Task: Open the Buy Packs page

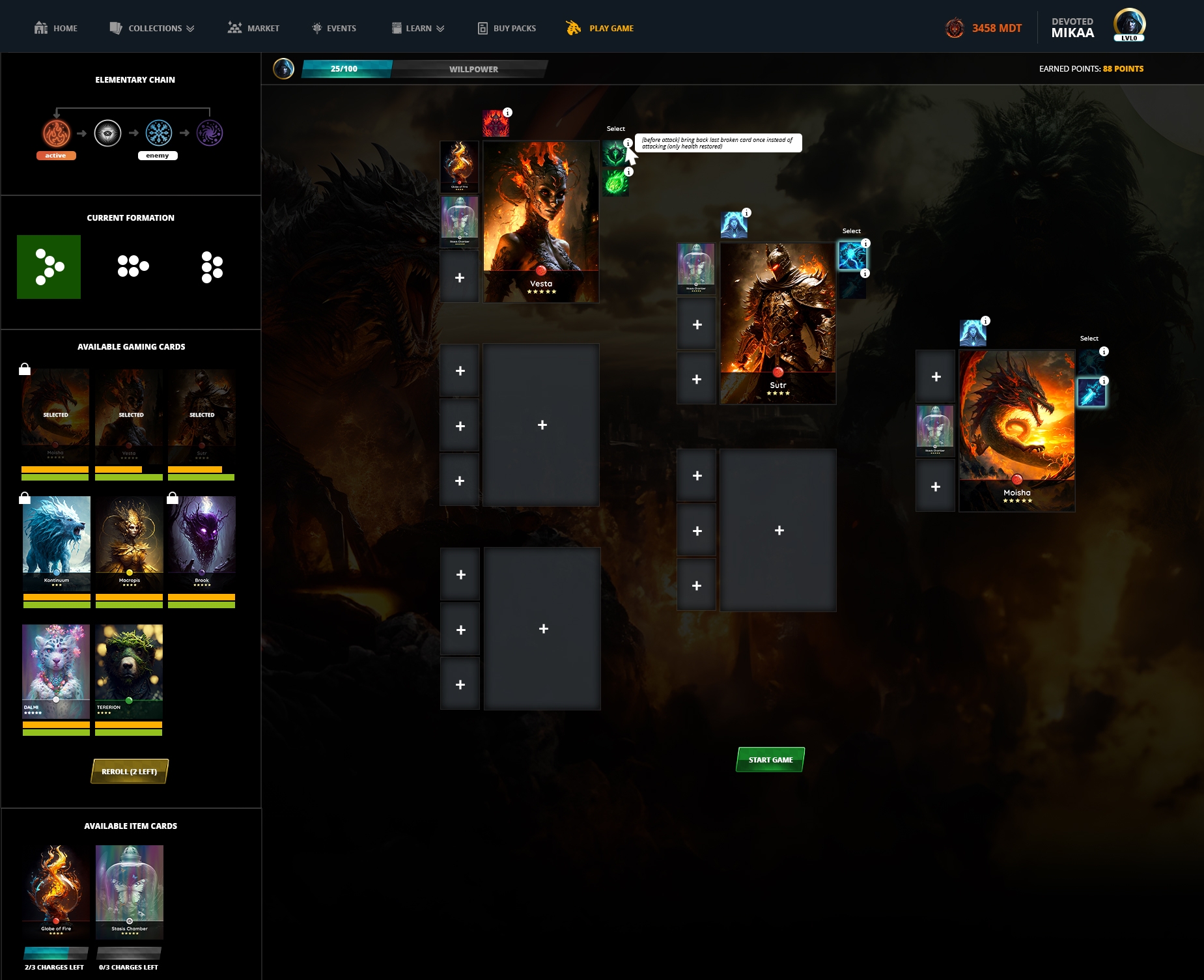Action: [507, 28]
